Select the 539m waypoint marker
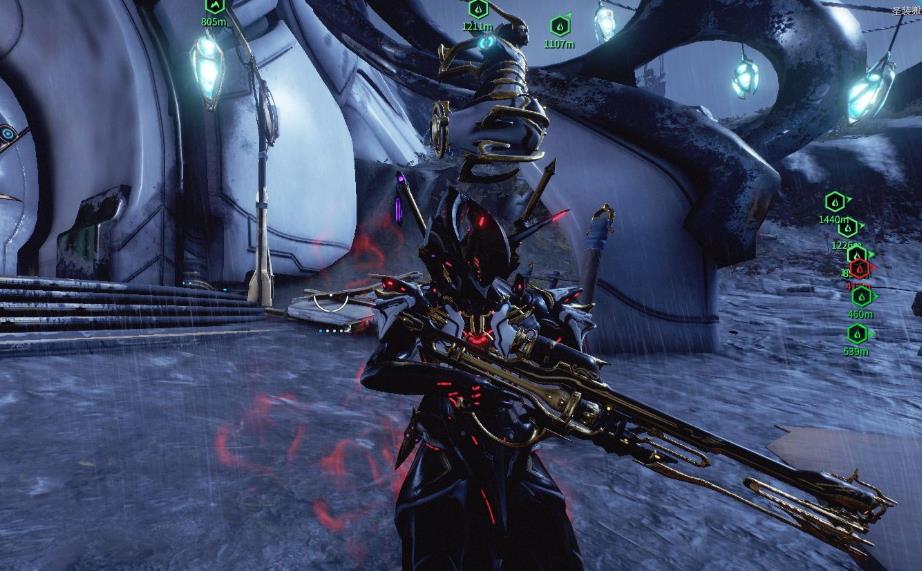Screen dimensions: 922x571 [x=856, y=334]
